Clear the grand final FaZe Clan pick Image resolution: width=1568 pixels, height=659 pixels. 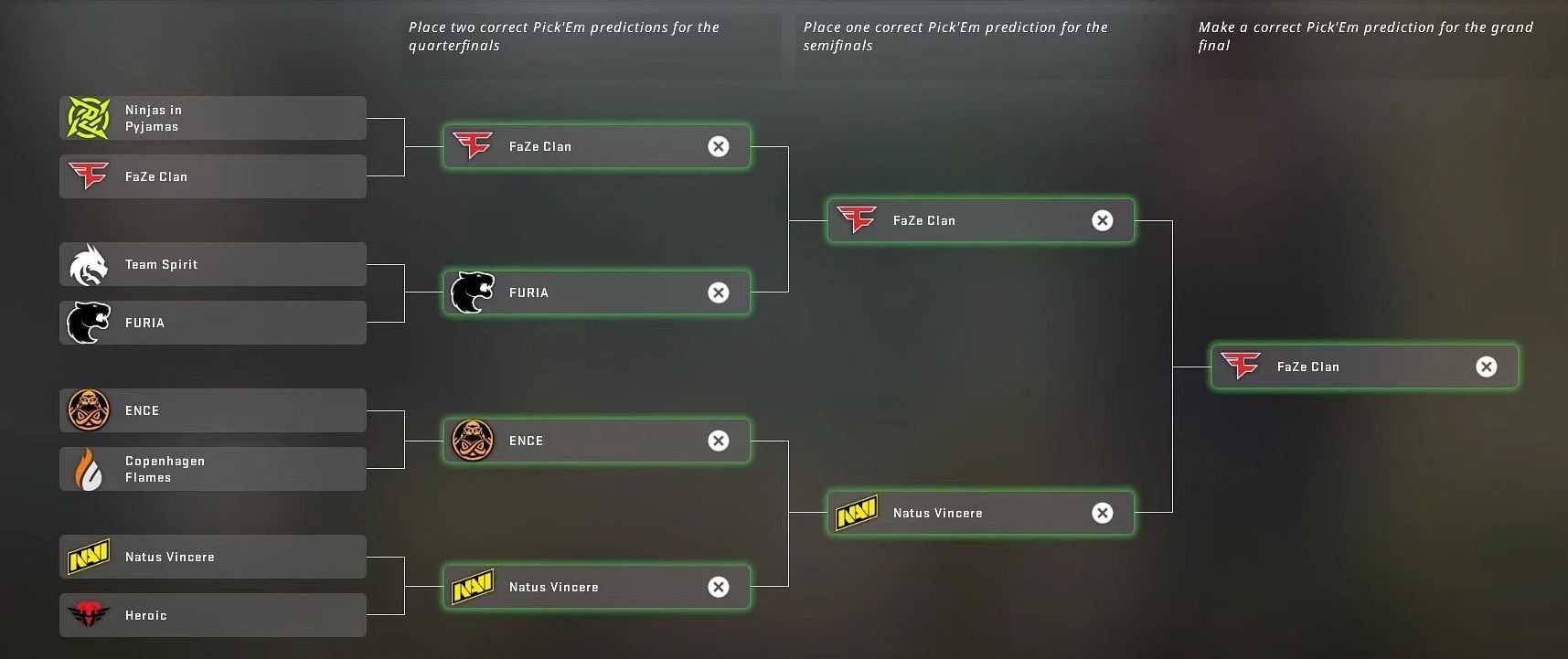click(x=1486, y=366)
